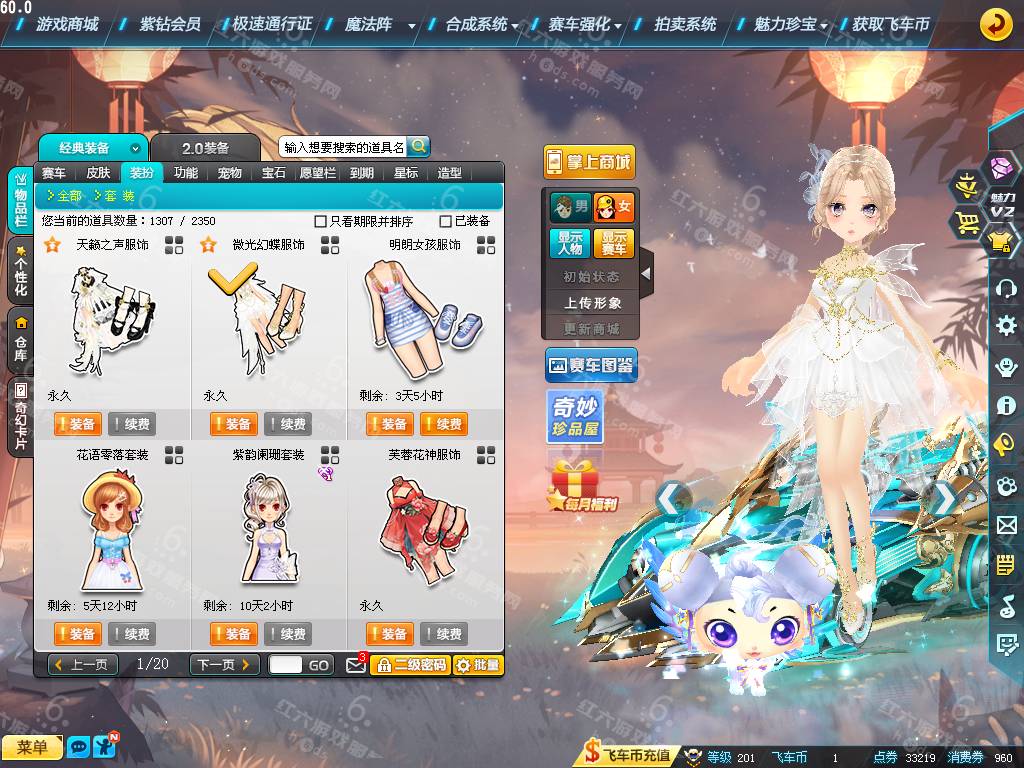The width and height of the screenshot is (1024, 768).
Task: Select the 赛车 category tab
Action: click(x=54, y=172)
